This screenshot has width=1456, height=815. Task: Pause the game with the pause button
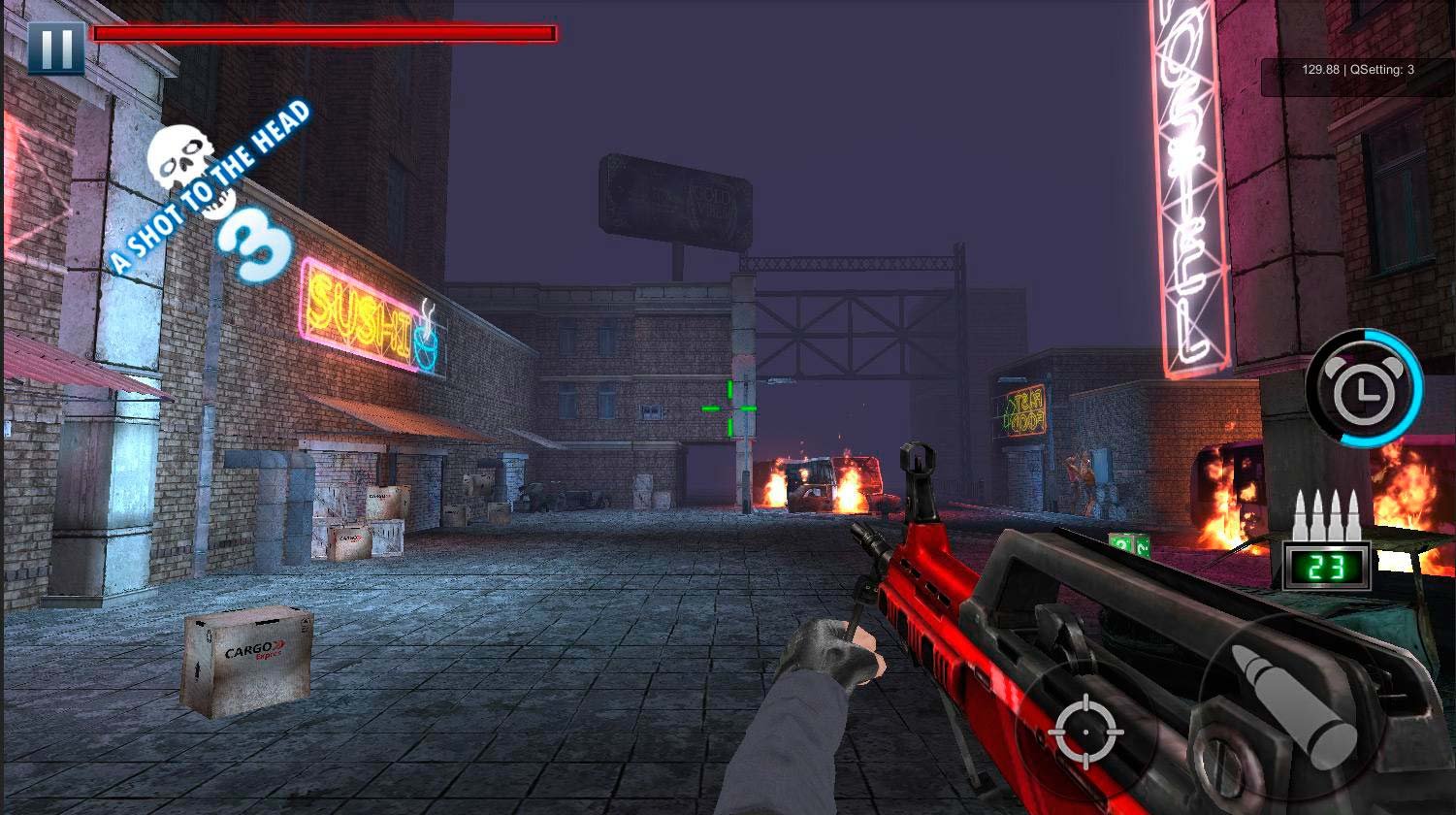point(55,48)
